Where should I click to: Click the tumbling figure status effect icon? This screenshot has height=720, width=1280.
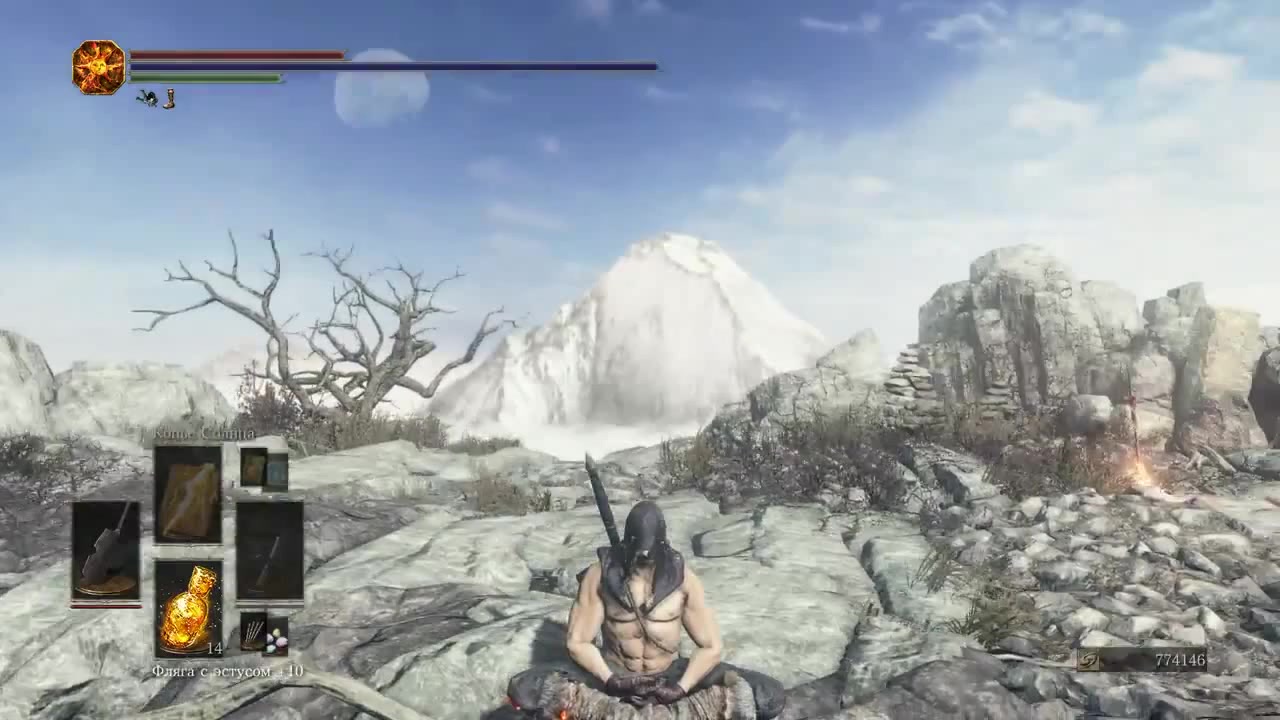(x=147, y=98)
